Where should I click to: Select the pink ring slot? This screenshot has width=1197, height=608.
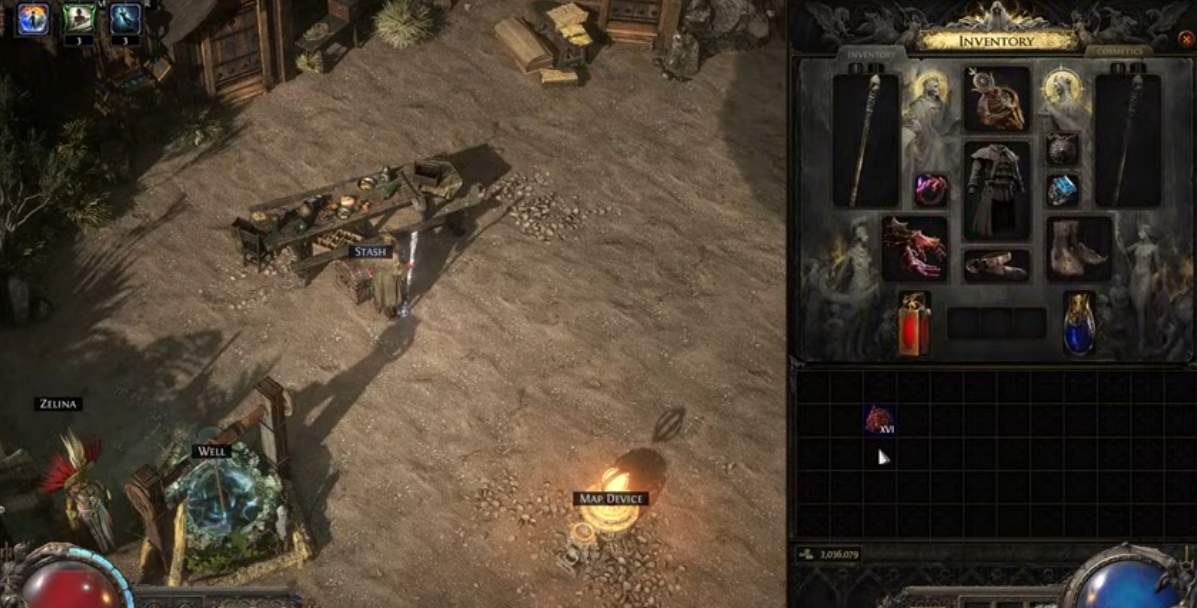pyautogui.click(x=931, y=189)
